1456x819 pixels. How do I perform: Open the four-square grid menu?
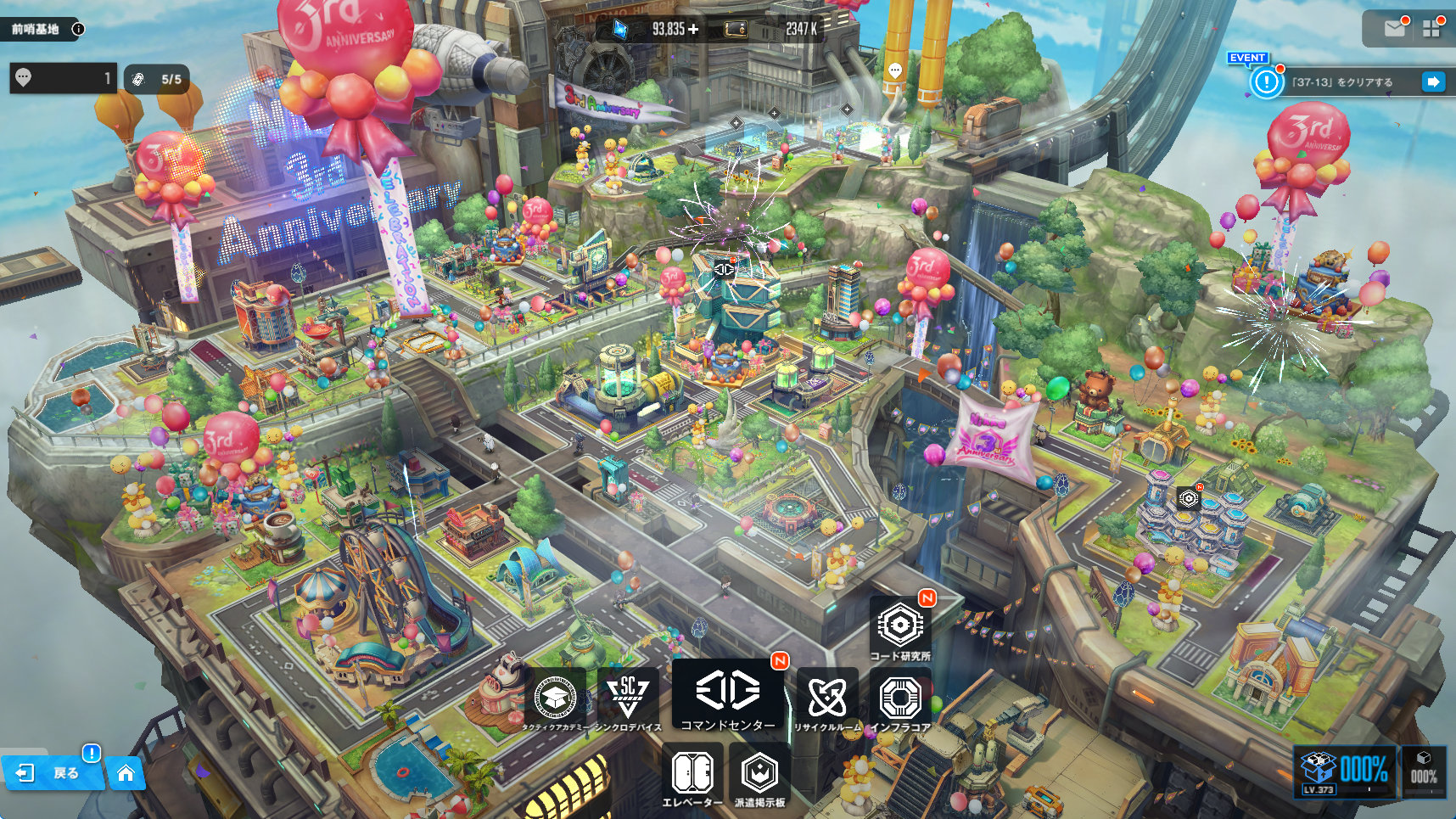[x=1431, y=28]
